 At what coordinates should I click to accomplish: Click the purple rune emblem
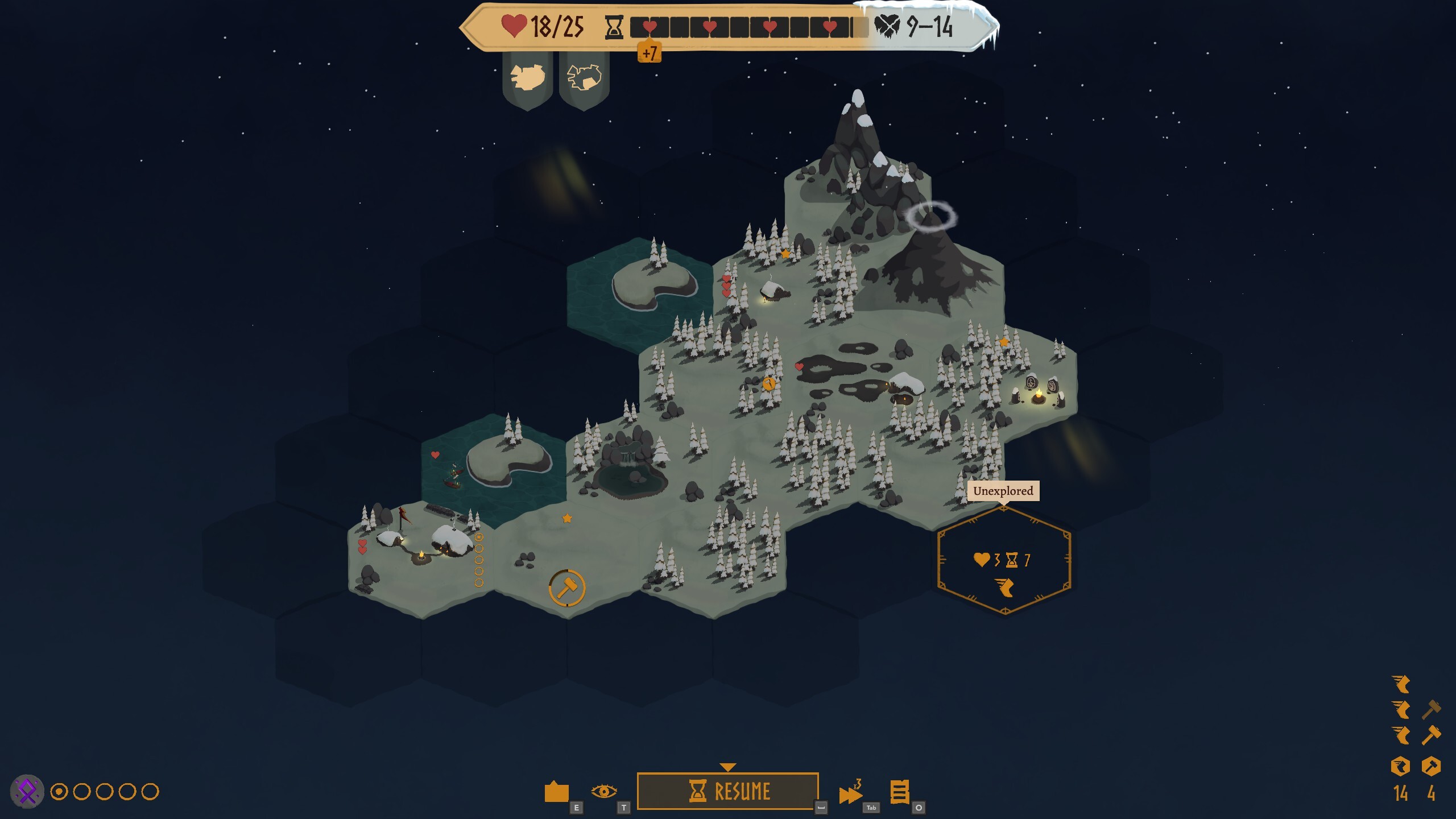point(27,791)
